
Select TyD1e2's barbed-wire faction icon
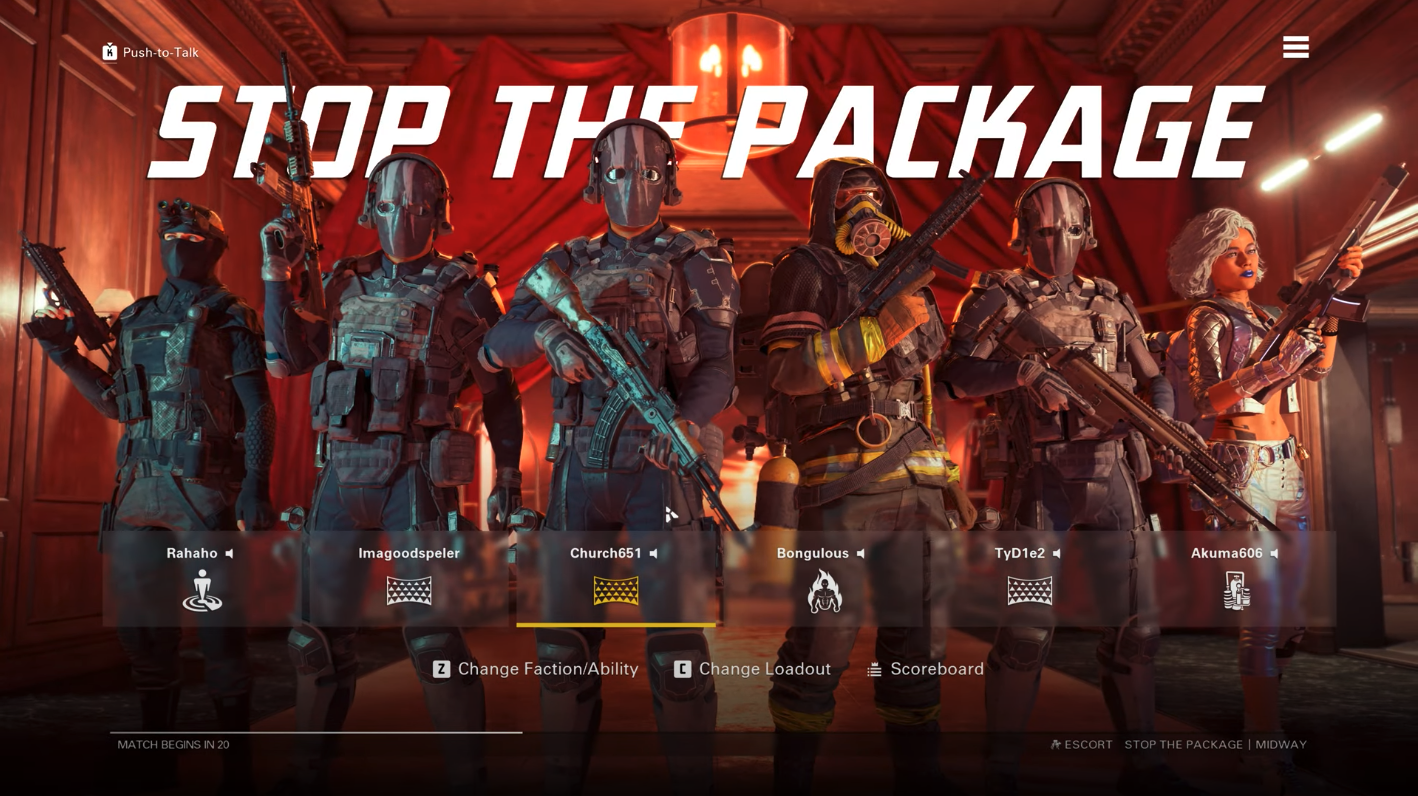tap(1031, 591)
